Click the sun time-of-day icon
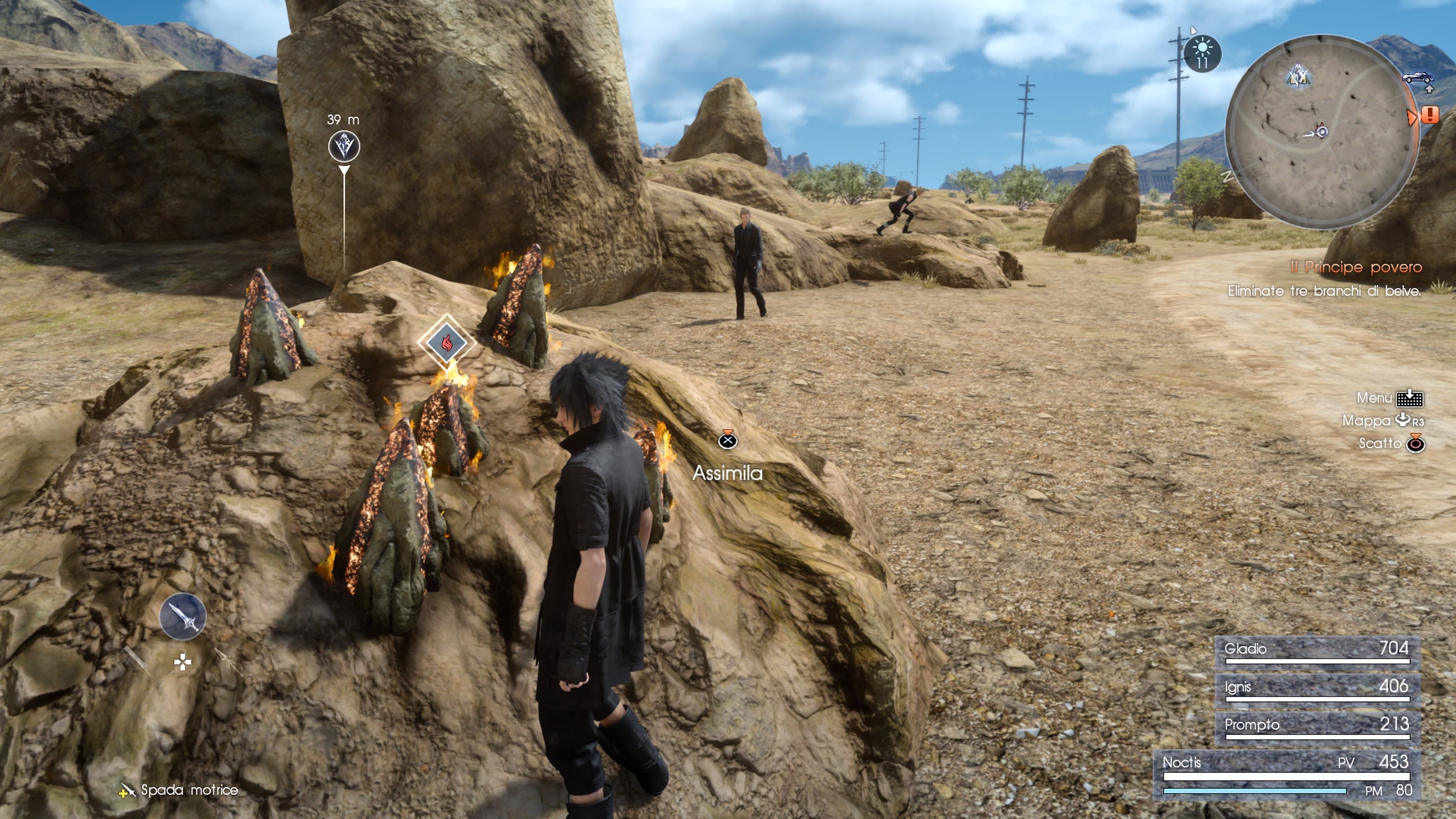 coord(1202,54)
